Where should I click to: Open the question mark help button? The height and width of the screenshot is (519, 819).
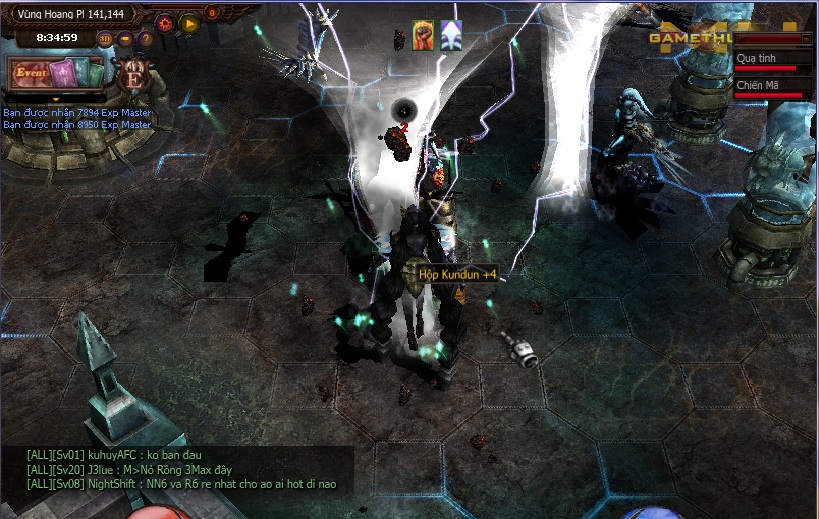pyautogui.click(x=146, y=39)
